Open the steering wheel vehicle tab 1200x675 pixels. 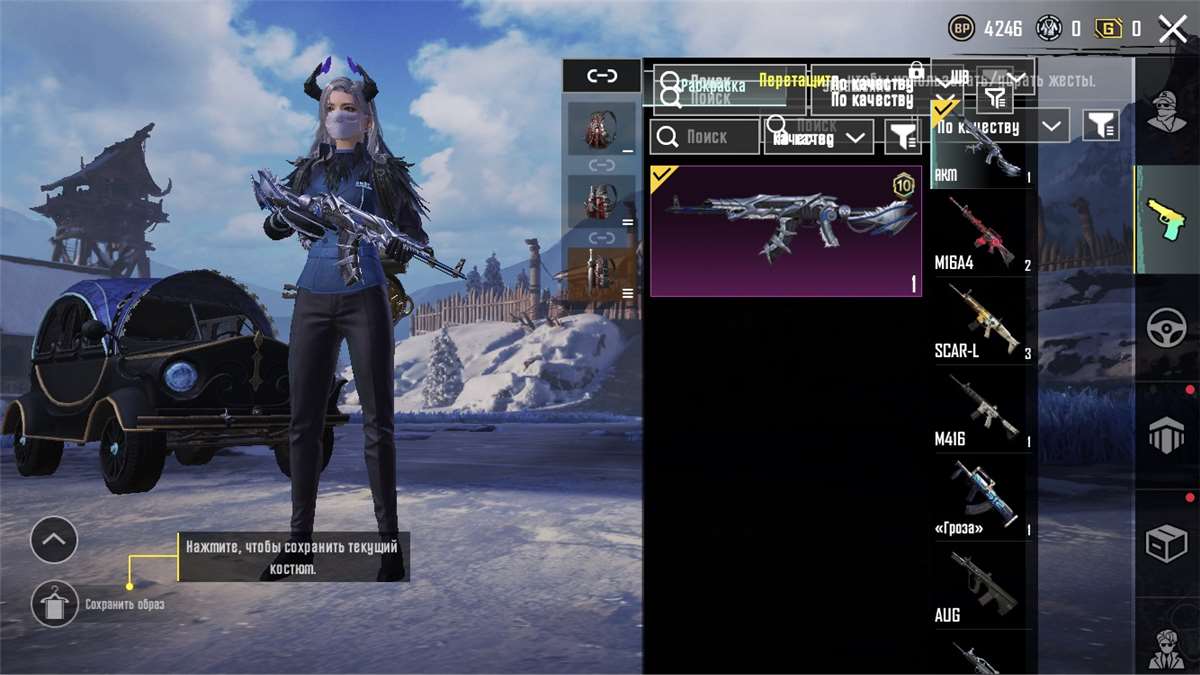point(1167,328)
